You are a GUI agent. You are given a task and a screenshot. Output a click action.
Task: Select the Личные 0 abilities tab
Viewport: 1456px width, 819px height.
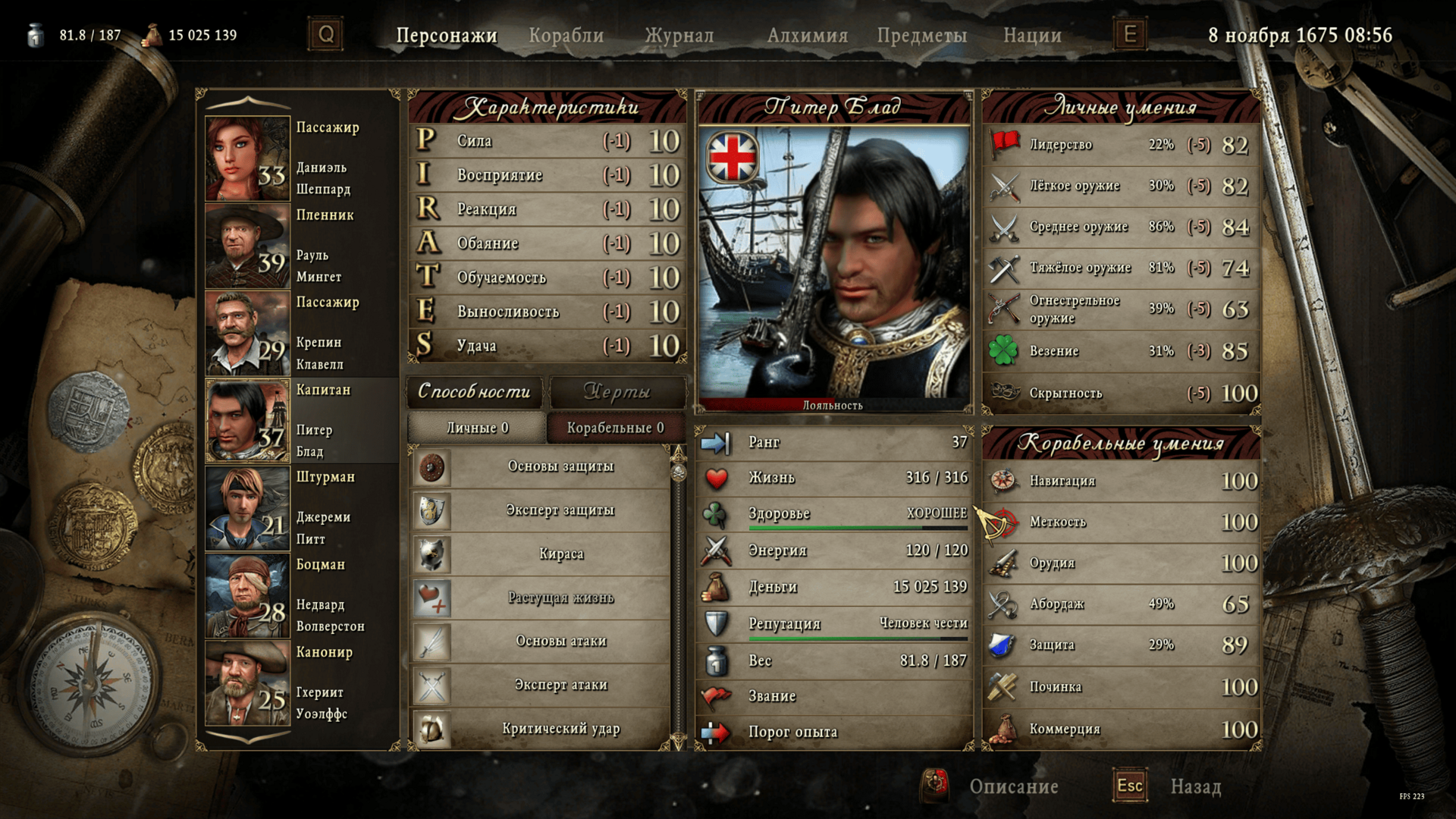(477, 428)
